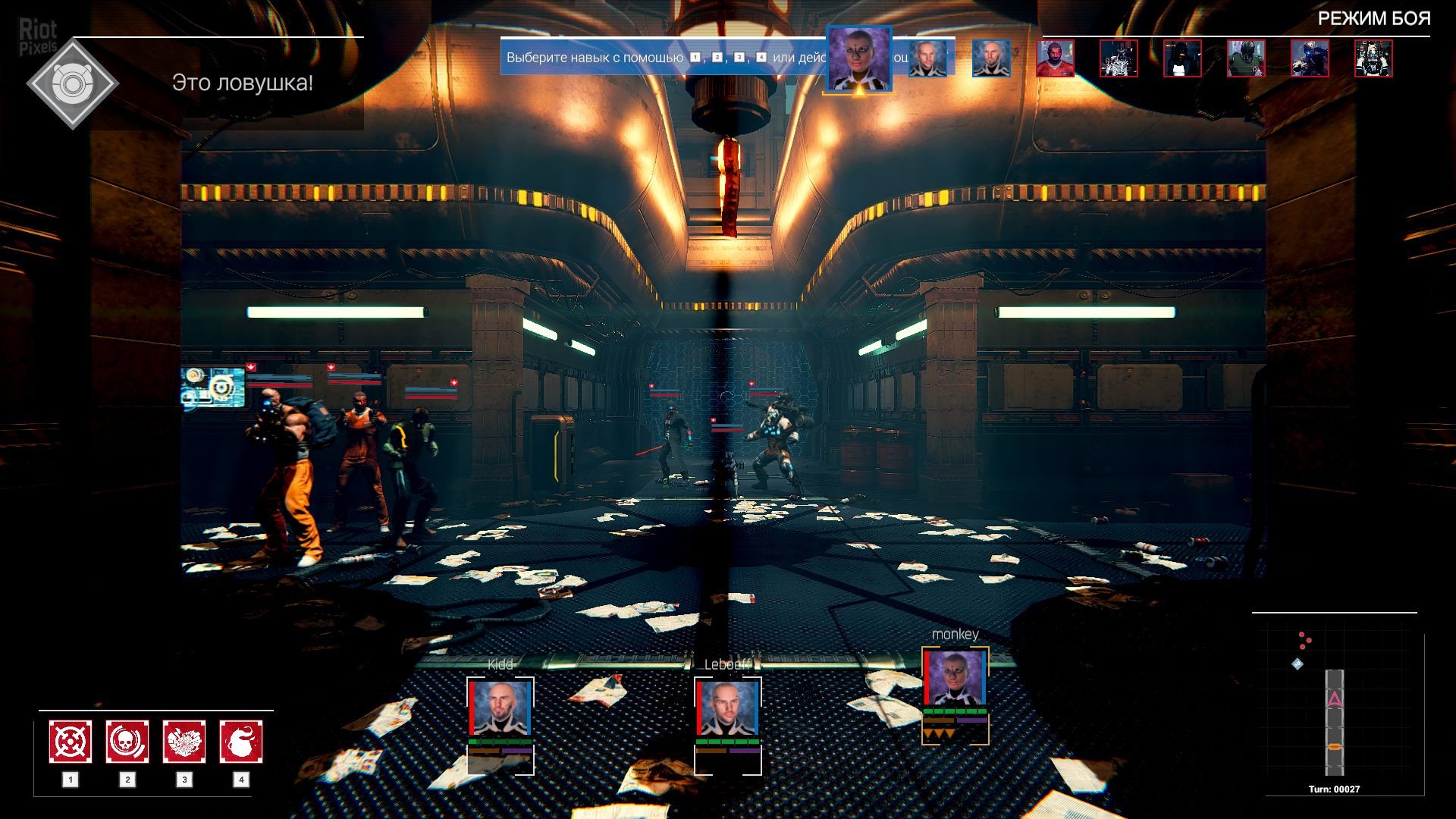This screenshot has width=1456, height=819.
Task: Choose the black-hooded enemy turn-order portrait
Action: click(1182, 59)
